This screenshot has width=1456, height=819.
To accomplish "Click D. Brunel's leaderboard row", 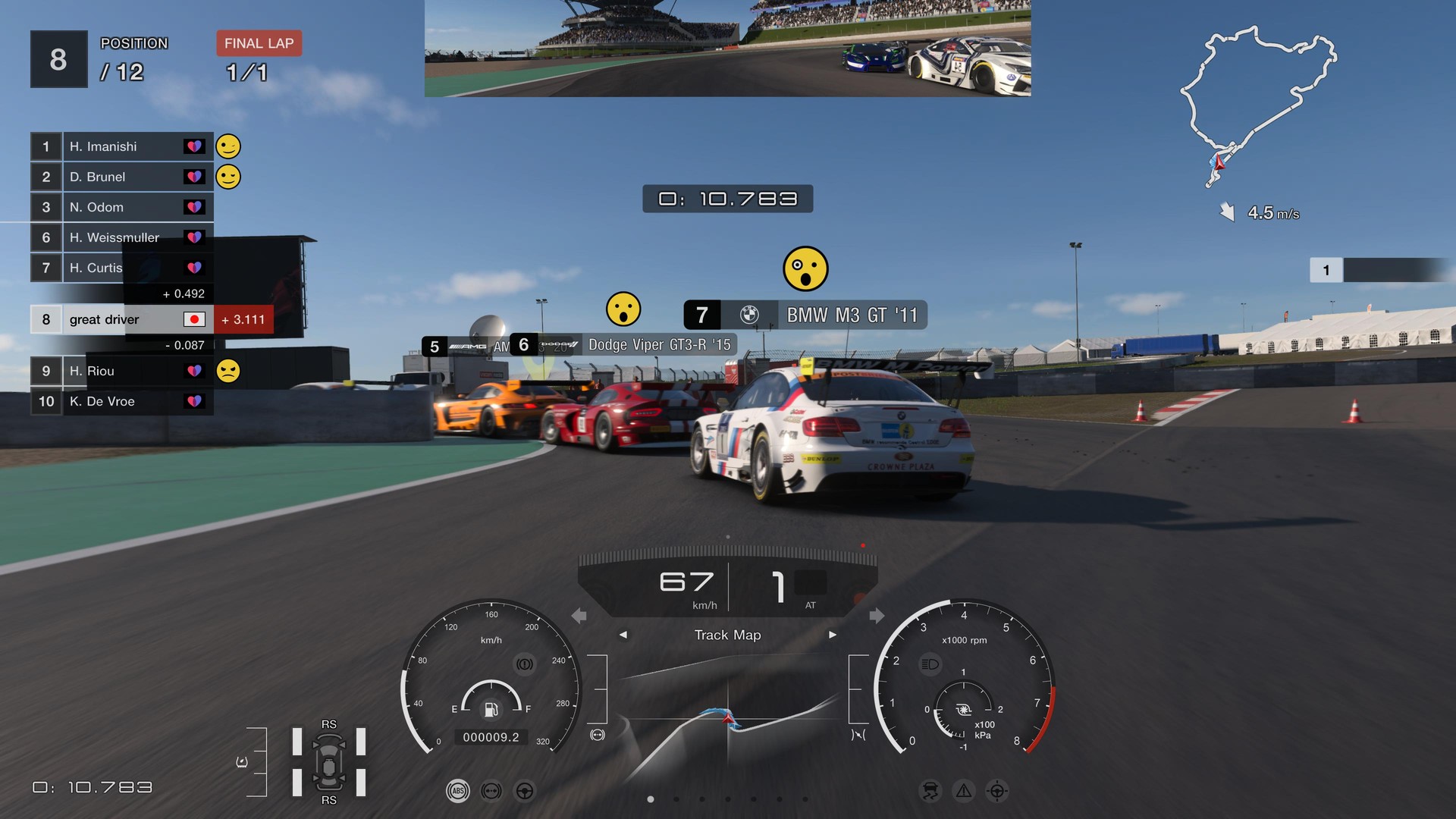I will point(121,177).
